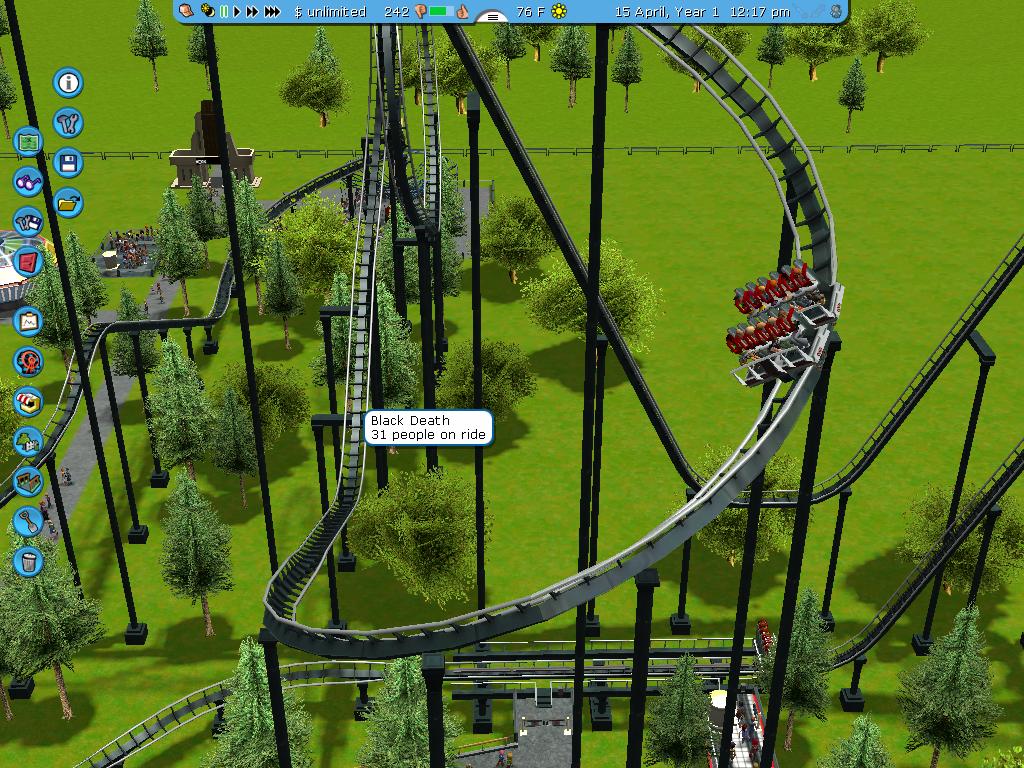Expand the top bar dropdown handle
The width and height of the screenshot is (1024, 768).
coord(490,17)
